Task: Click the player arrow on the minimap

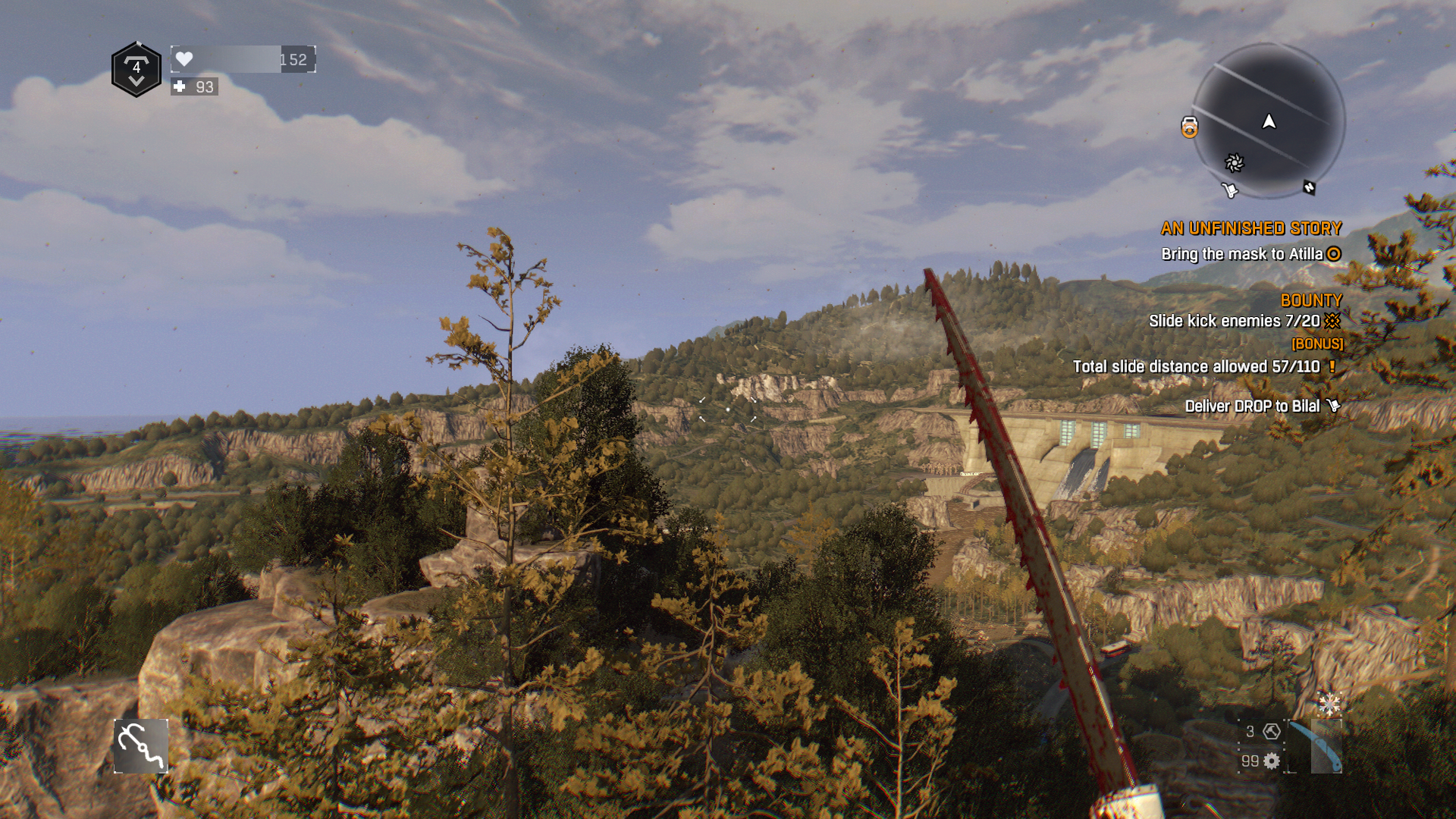Action: [x=1269, y=121]
